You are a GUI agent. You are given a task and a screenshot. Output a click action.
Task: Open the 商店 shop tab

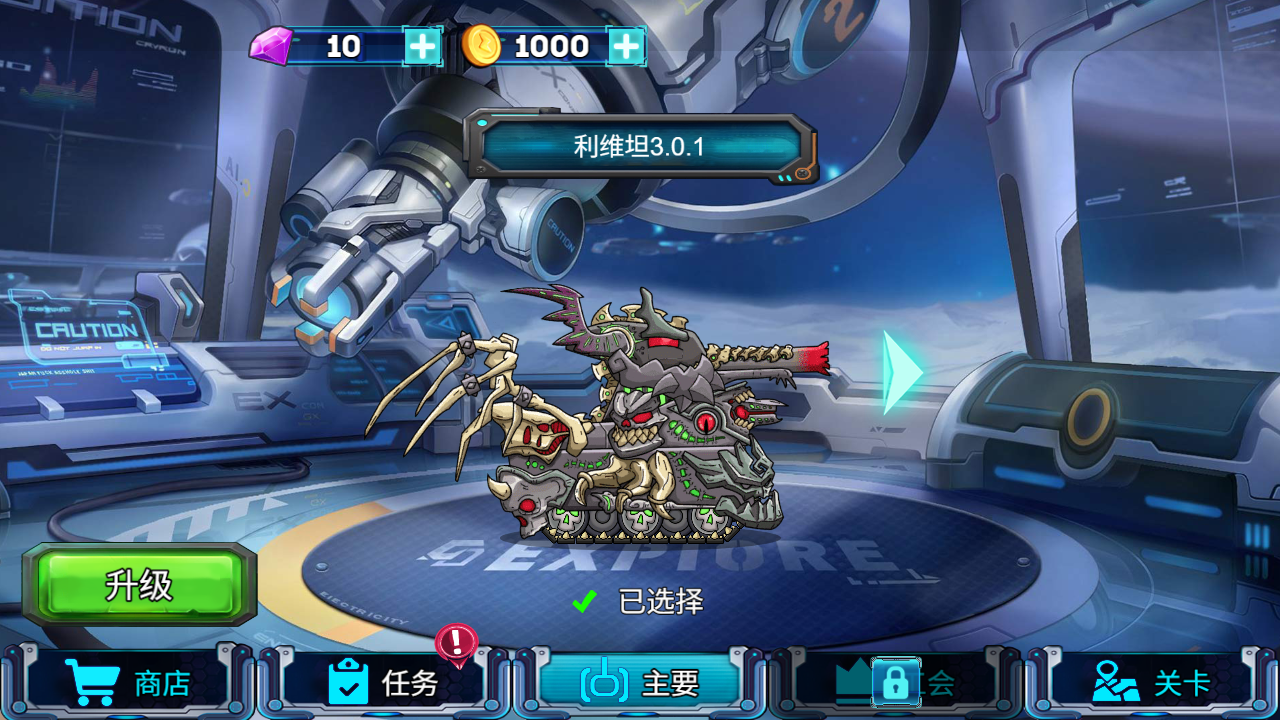click(128, 683)
